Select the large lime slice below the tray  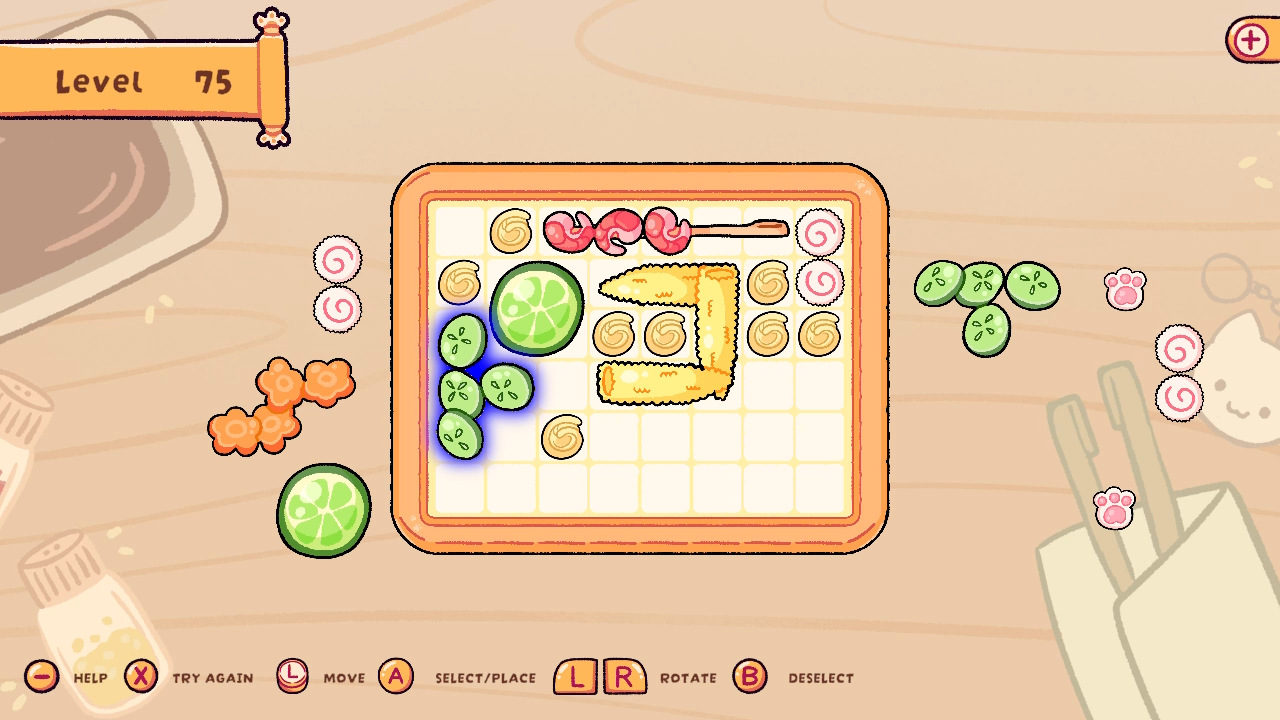tap(326, 507)
